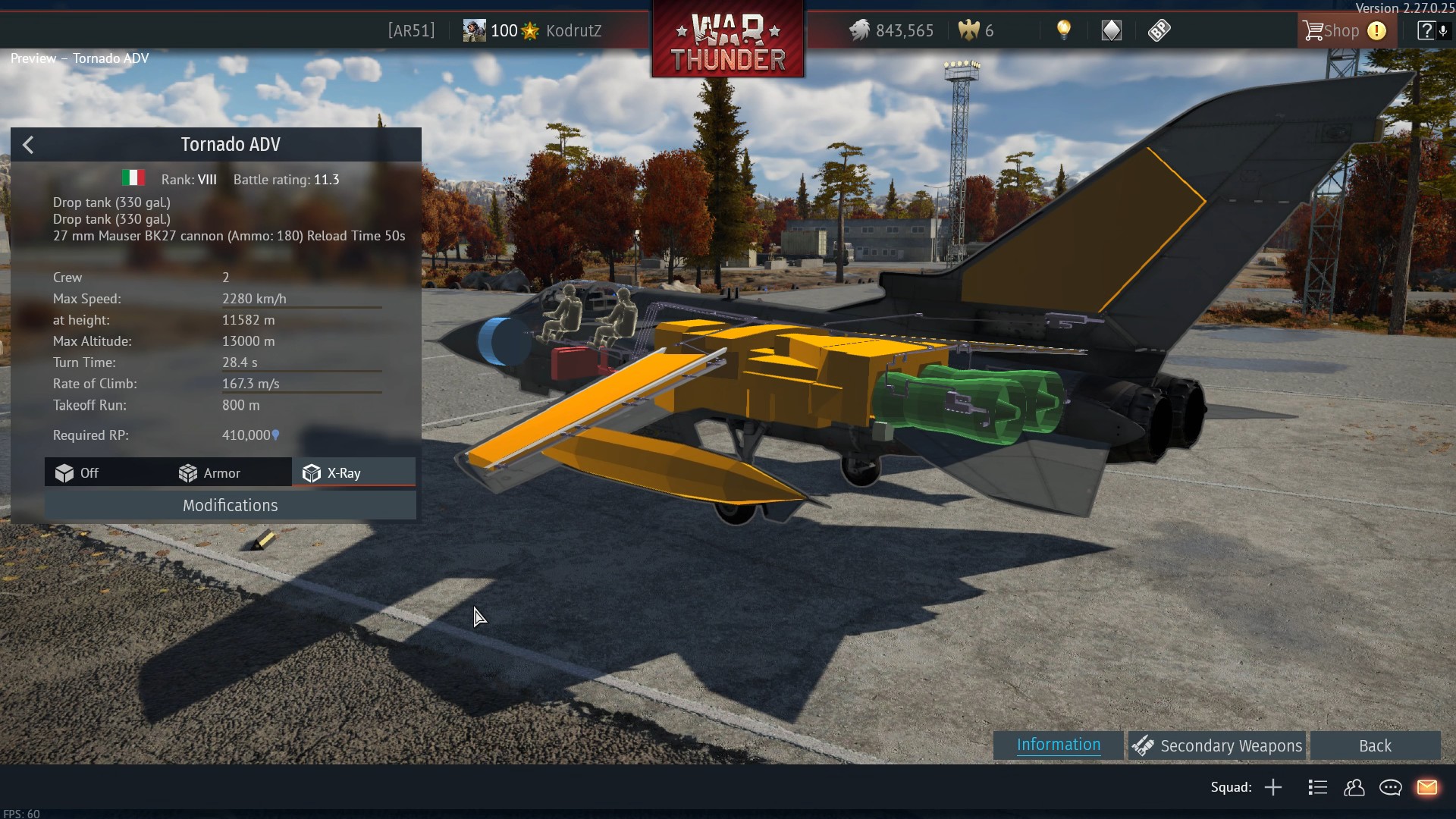Select the X-Ray view mode
This screenshot has height=819, width=1456.
click(333, 473)
